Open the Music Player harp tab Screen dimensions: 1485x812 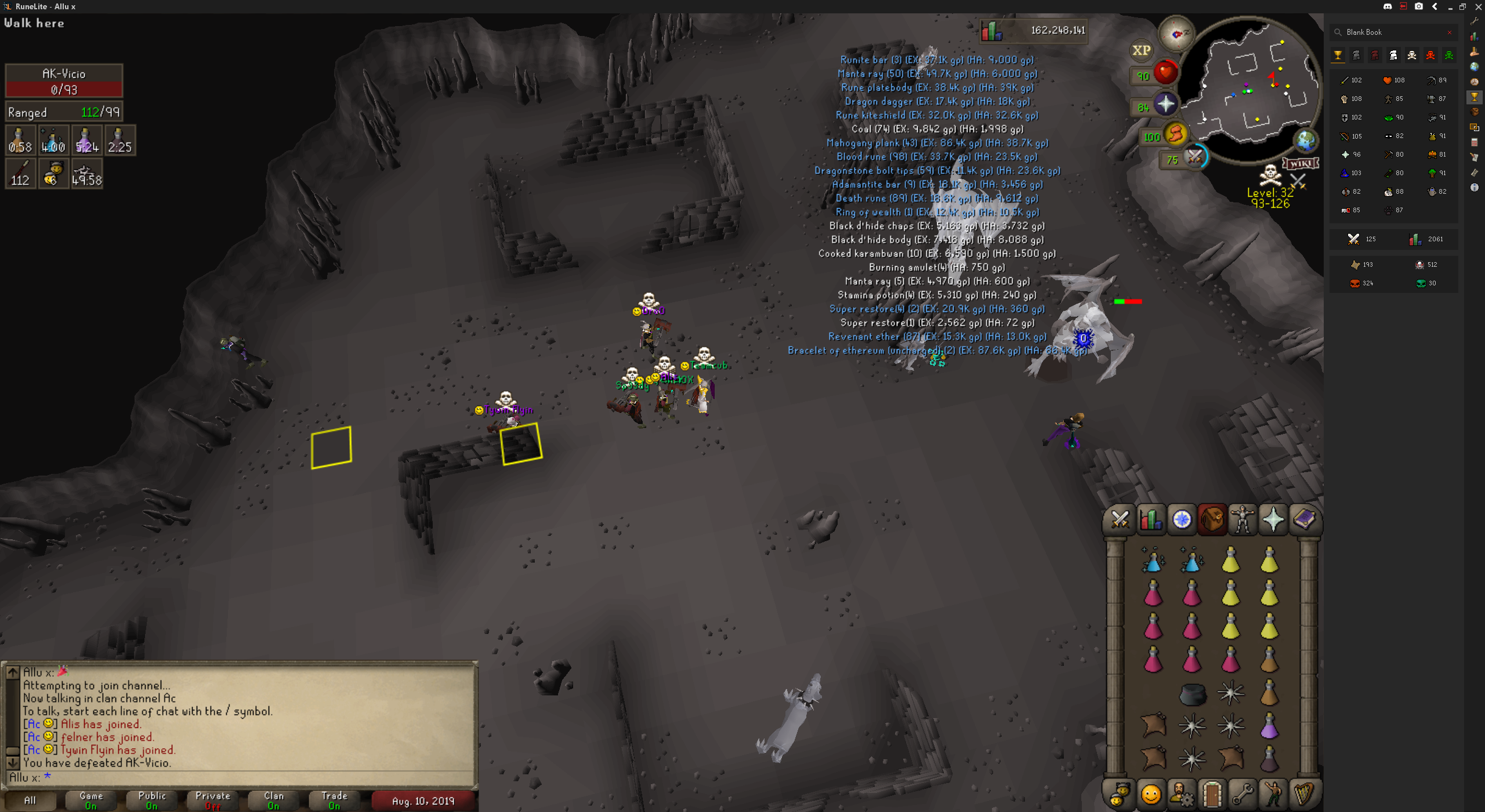click(x=1304, y=794)
